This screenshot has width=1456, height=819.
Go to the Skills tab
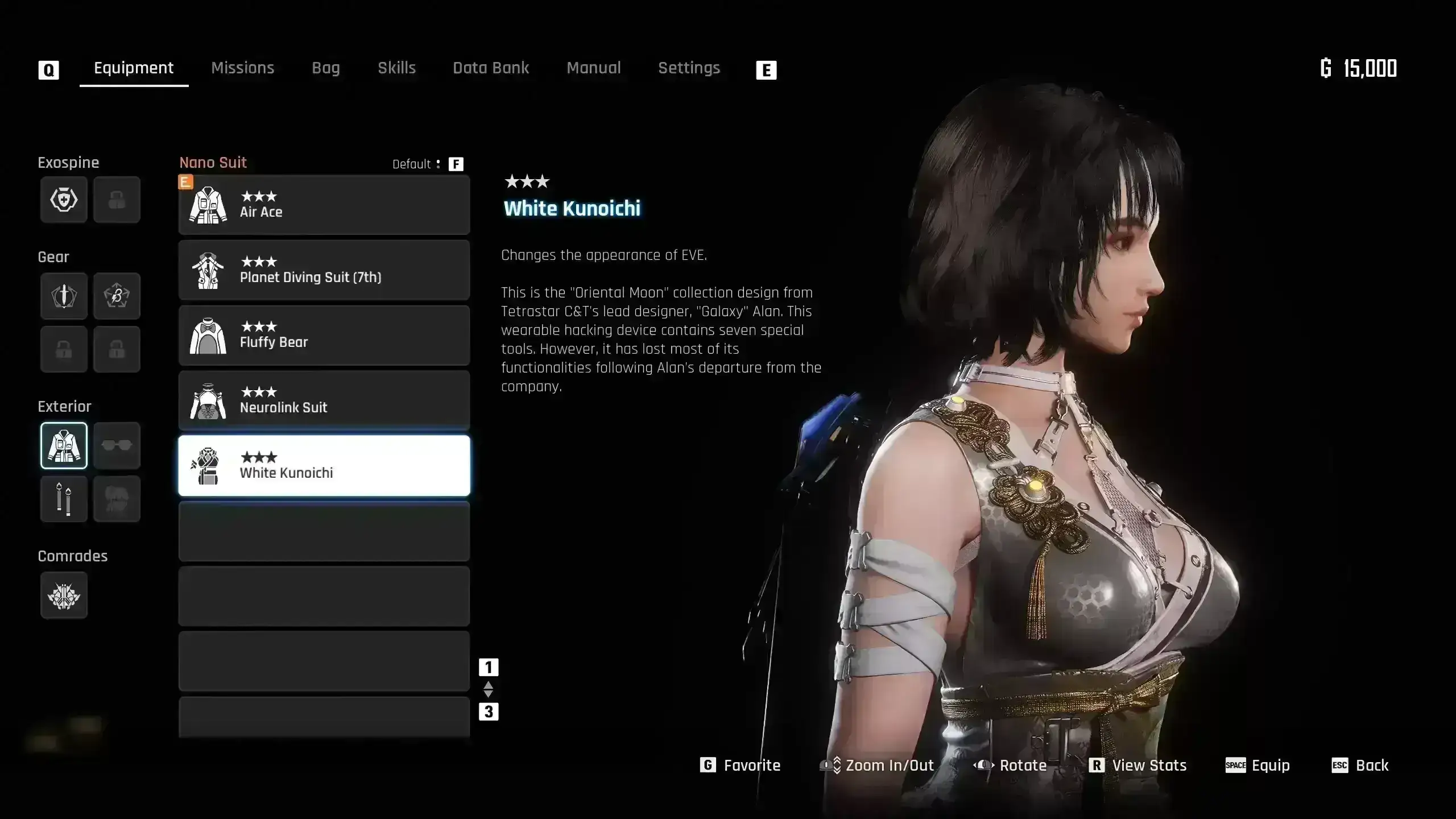[396, 68]
